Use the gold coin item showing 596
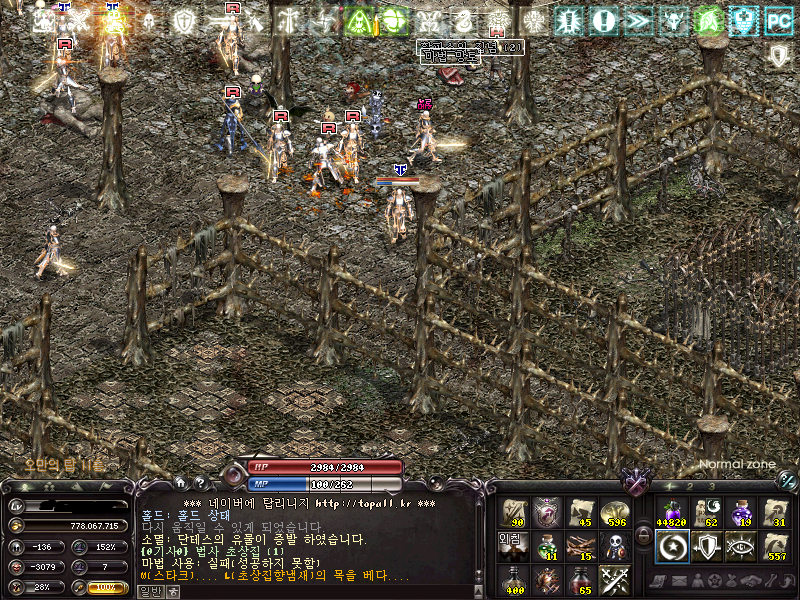This screenshot has height=600, width=800. tap(616, 512)
